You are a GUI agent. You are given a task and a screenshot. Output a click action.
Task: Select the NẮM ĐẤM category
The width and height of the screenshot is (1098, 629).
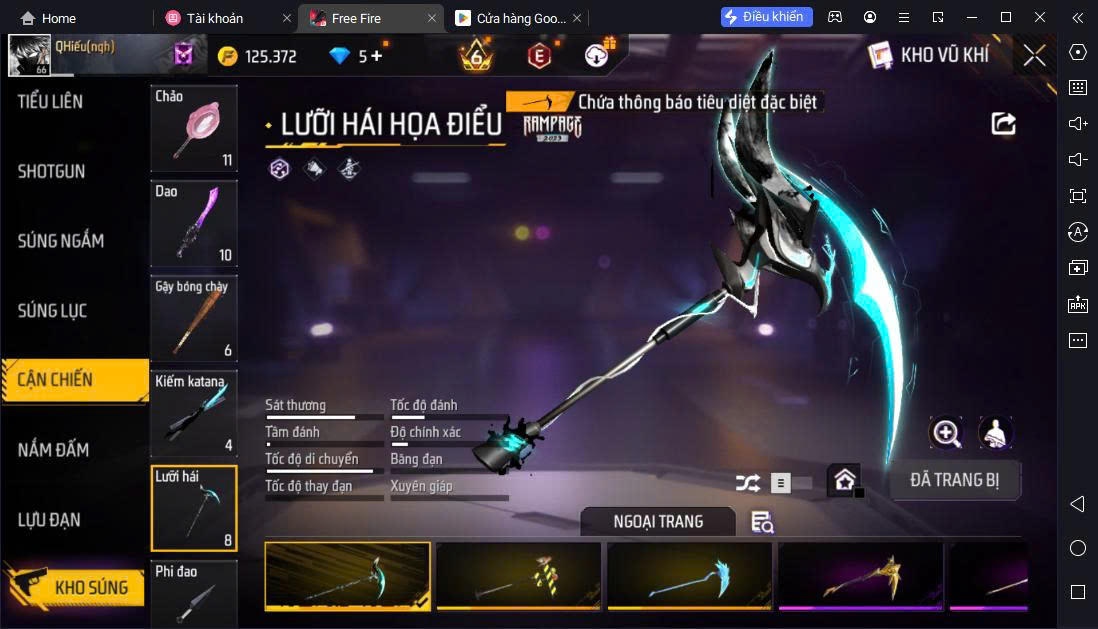click(x=53, y=450)
